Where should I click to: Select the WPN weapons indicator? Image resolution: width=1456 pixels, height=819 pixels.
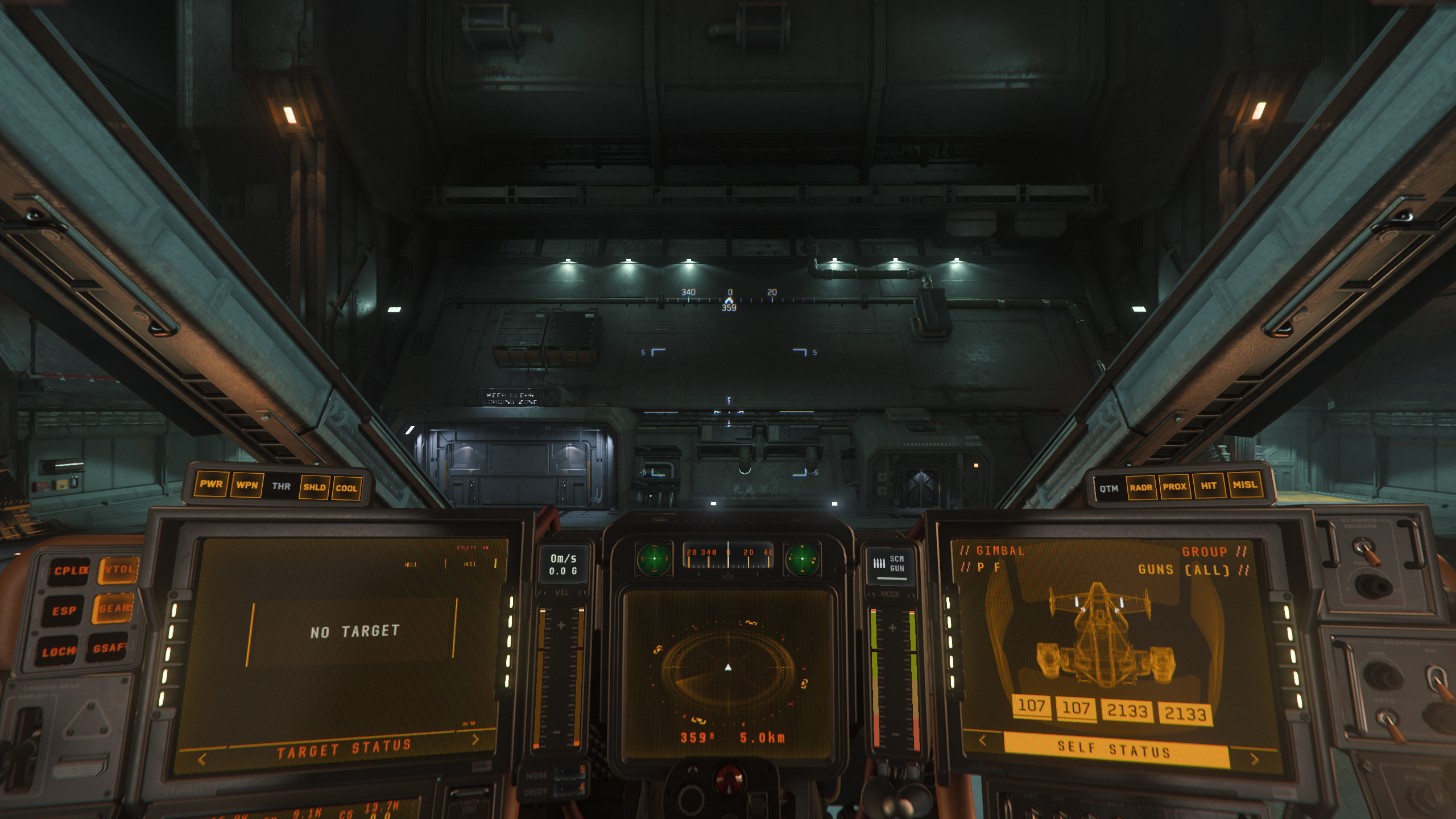point(247,486)
